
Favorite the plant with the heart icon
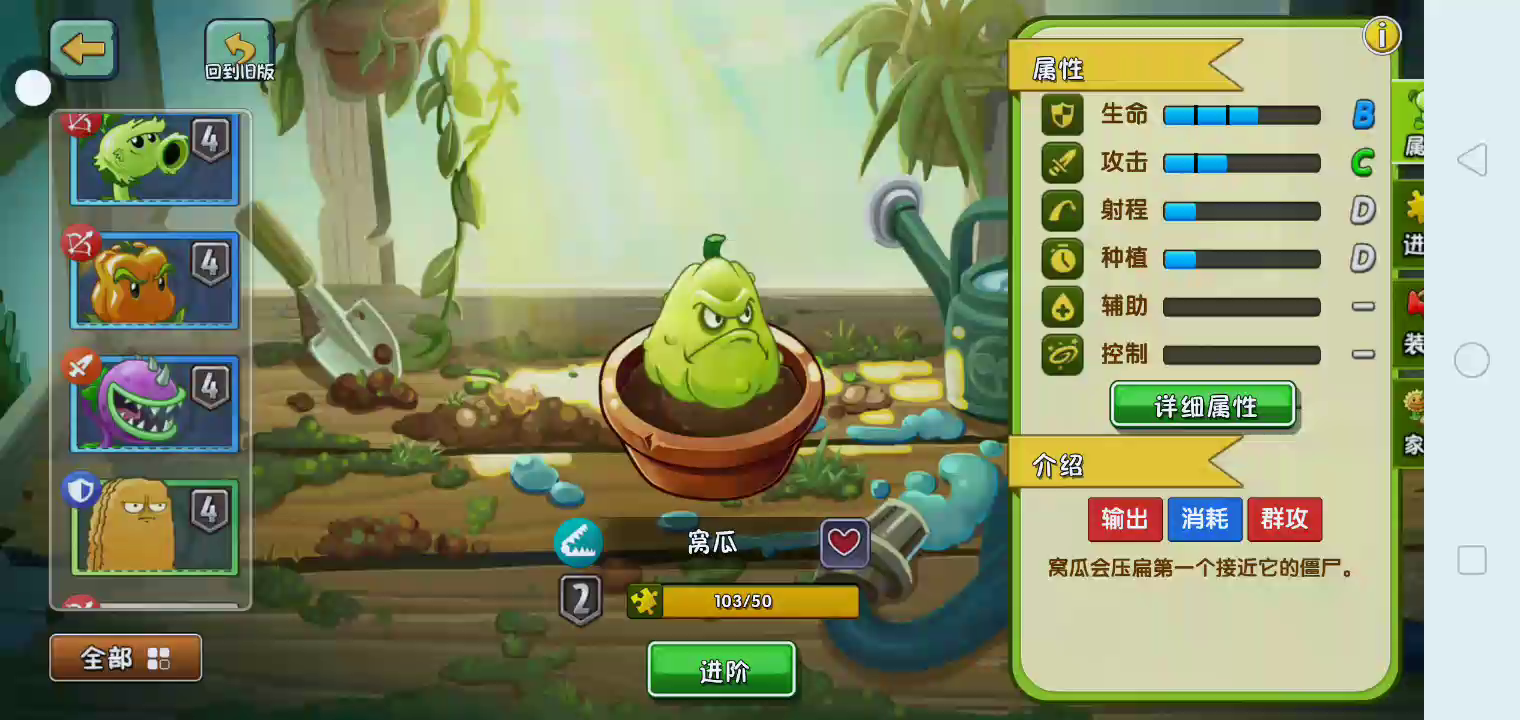845,543
